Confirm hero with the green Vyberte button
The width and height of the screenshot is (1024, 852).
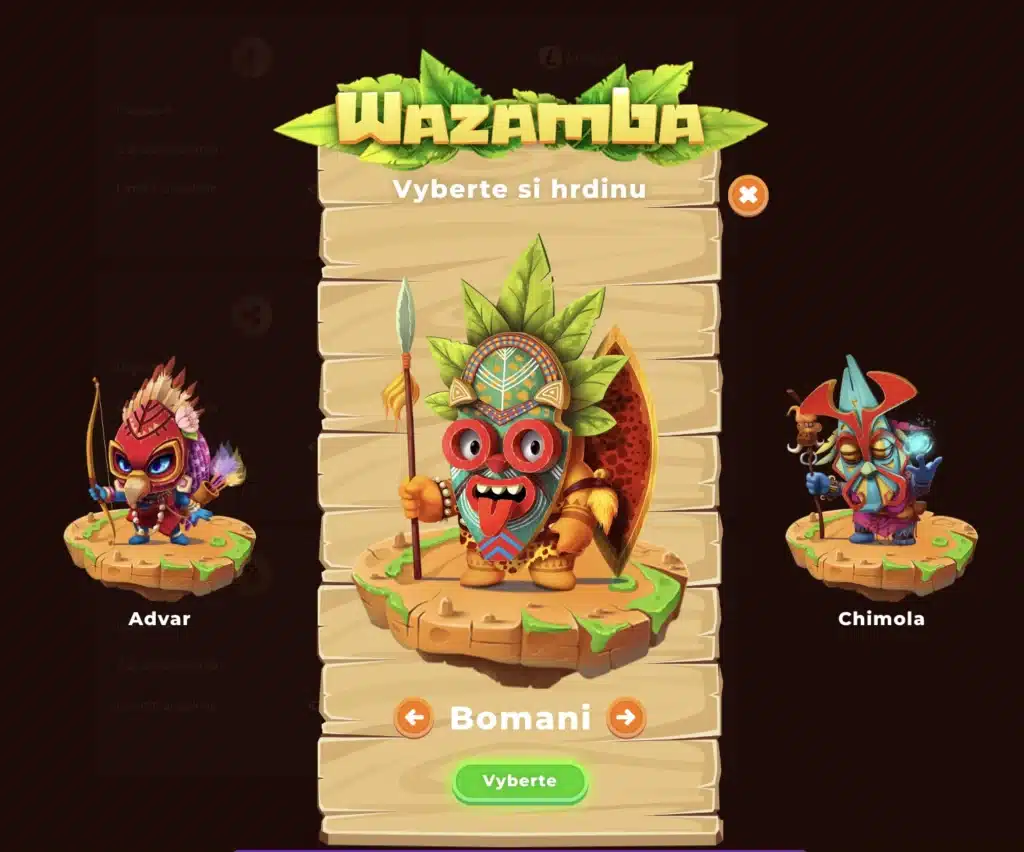pos(519,781)
